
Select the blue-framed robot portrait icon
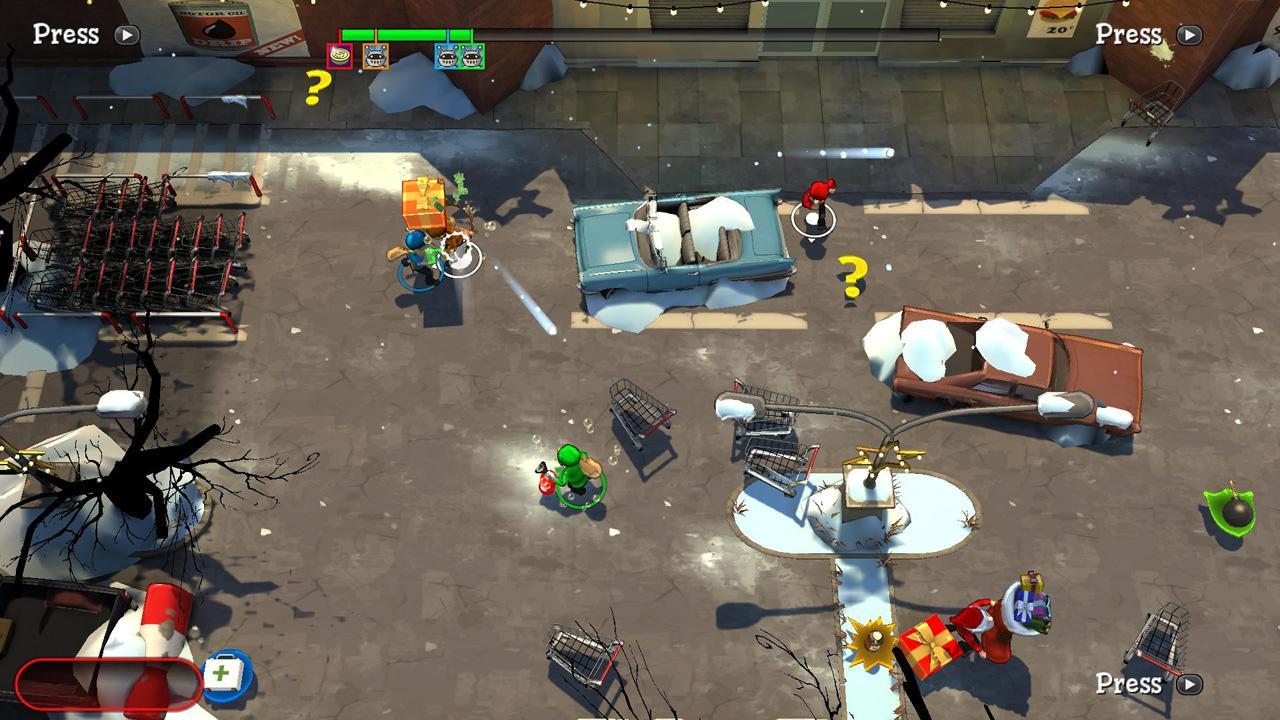[446, 56]
